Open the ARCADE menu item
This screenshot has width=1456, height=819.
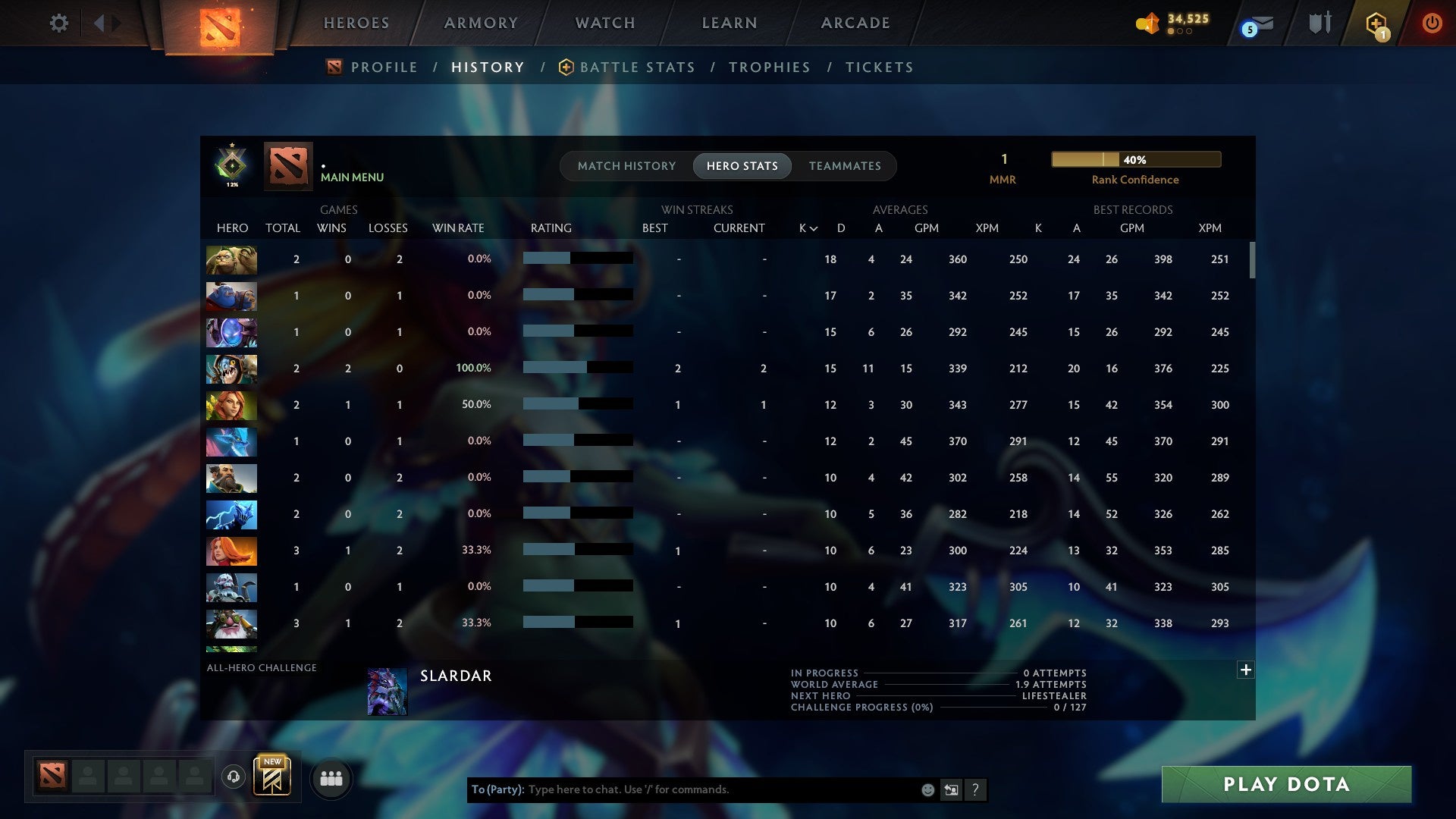coord(855,23)
